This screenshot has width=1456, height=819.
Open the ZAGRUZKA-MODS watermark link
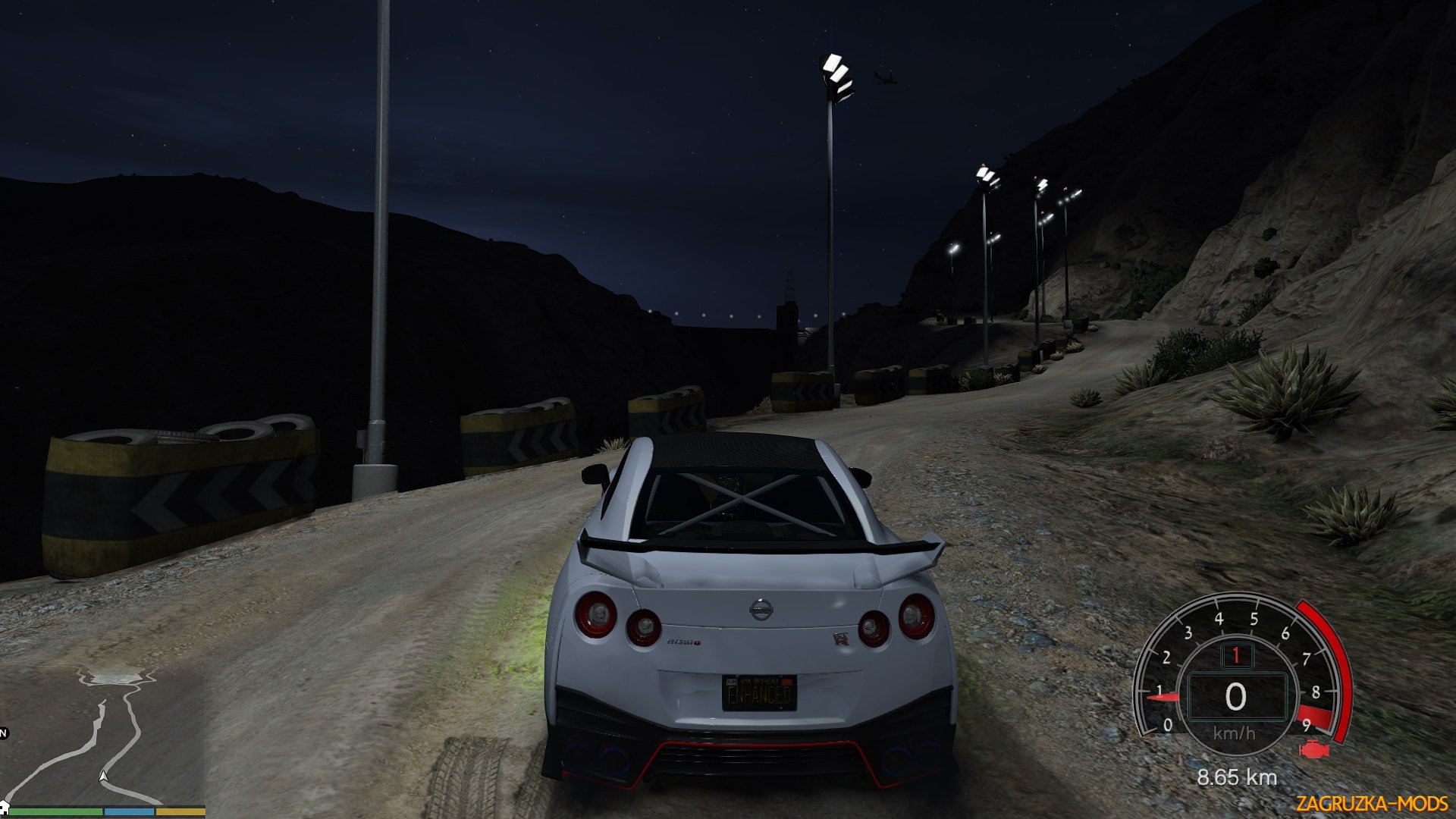1371,803
